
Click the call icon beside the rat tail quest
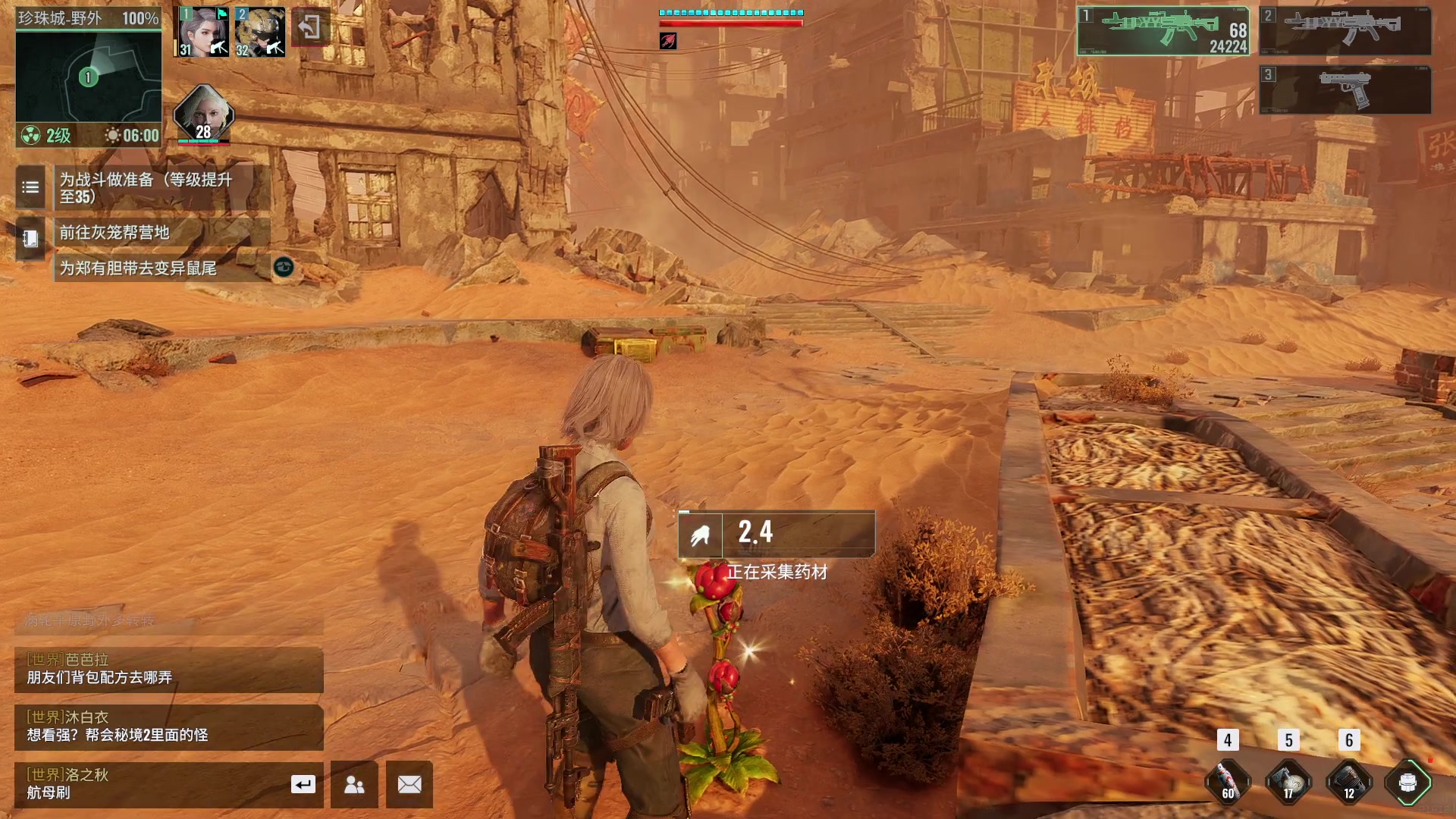click(x=284, y=267)
